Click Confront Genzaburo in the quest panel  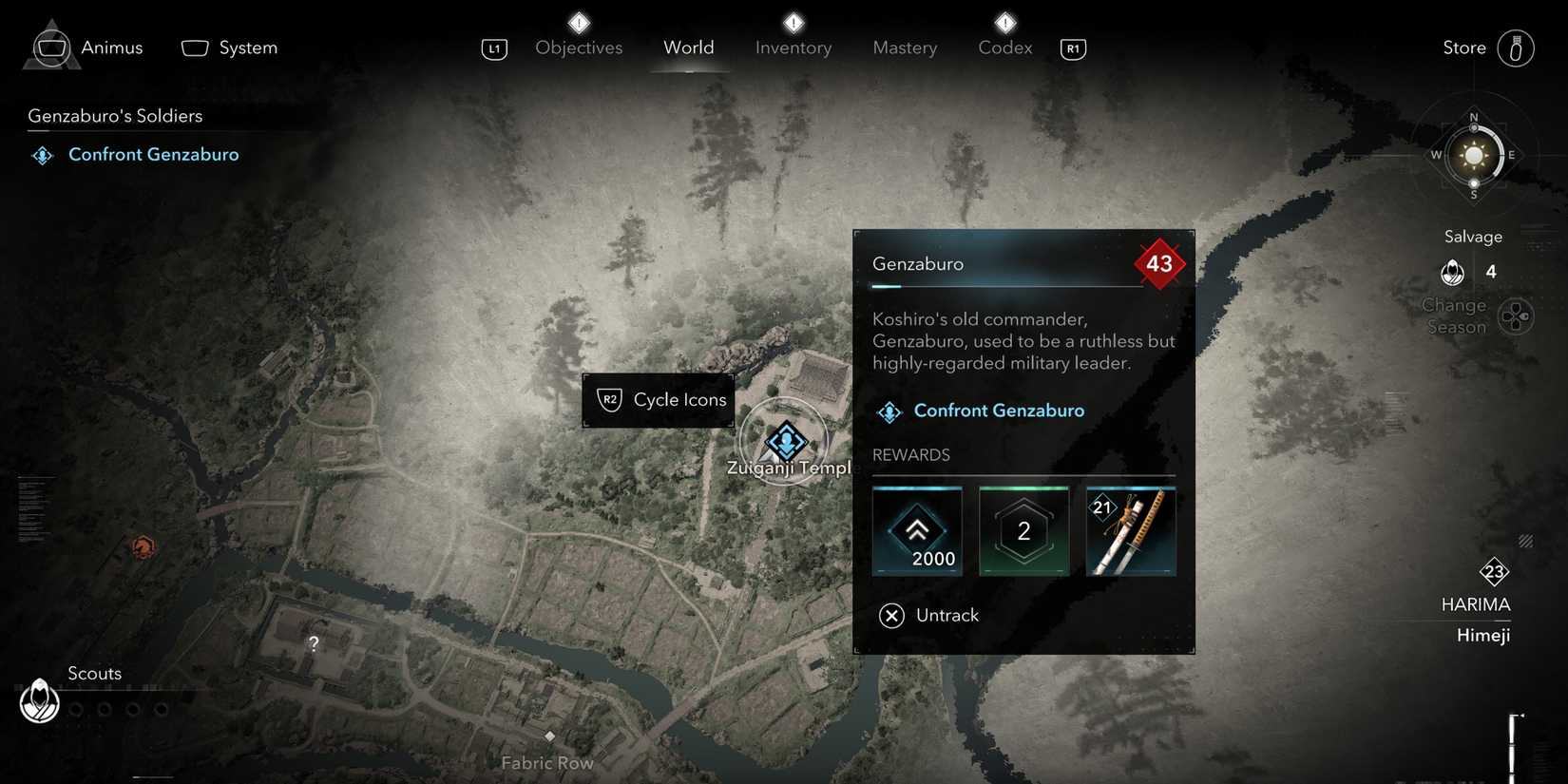(998, 411)
